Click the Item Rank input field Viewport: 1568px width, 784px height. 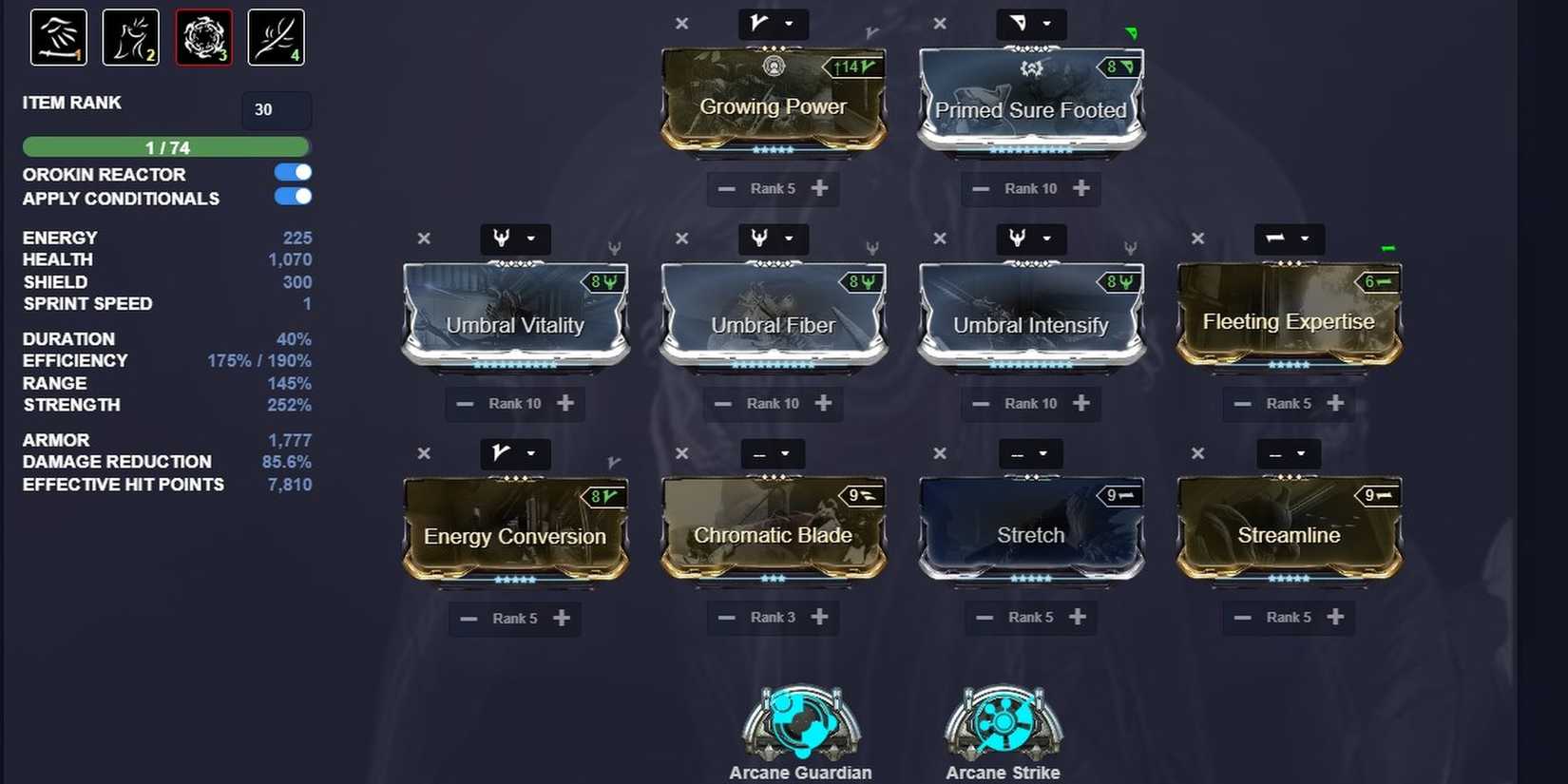[276, 110]
